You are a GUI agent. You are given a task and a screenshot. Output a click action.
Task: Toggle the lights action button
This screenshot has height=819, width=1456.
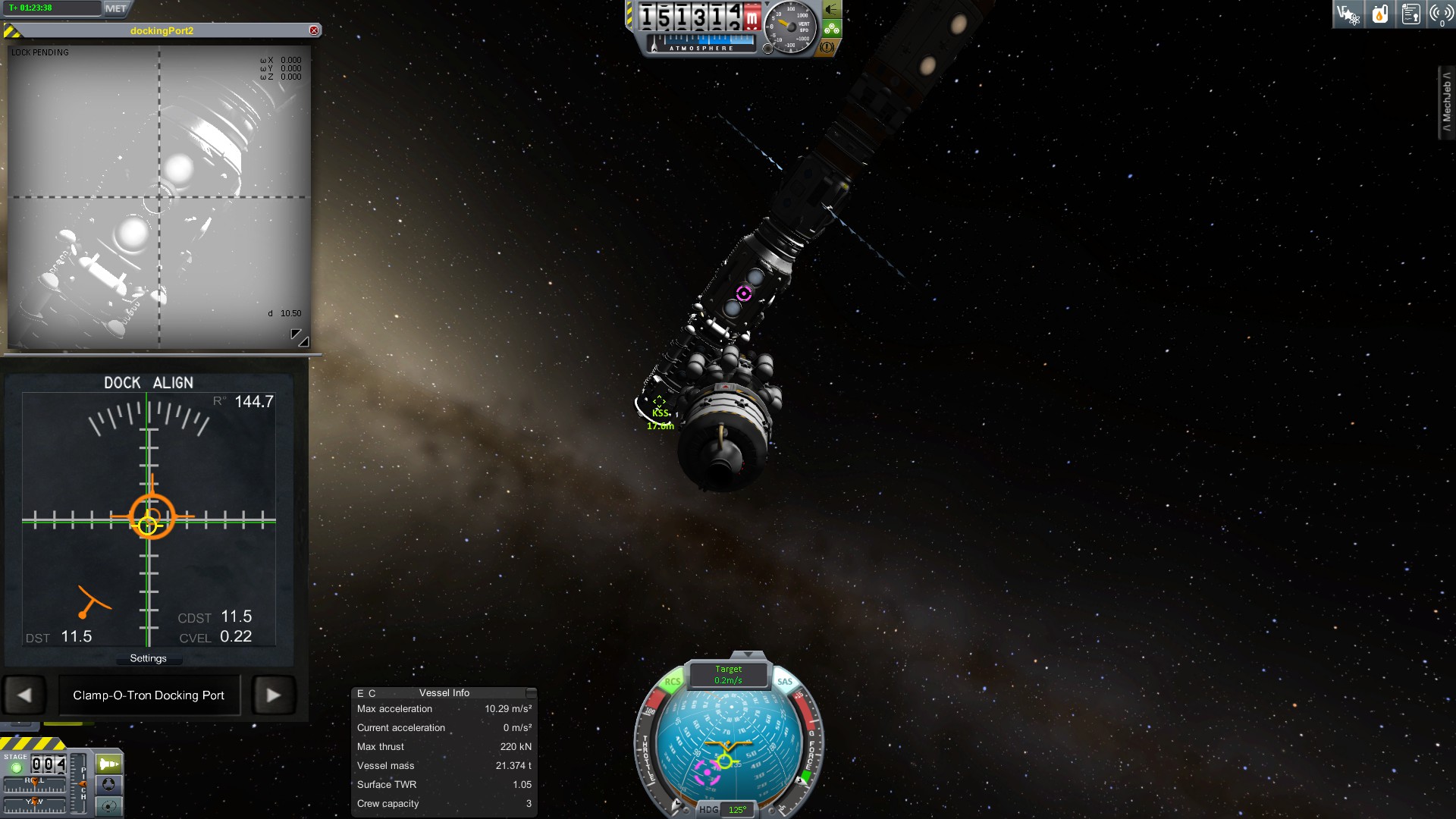pos(832,10)
